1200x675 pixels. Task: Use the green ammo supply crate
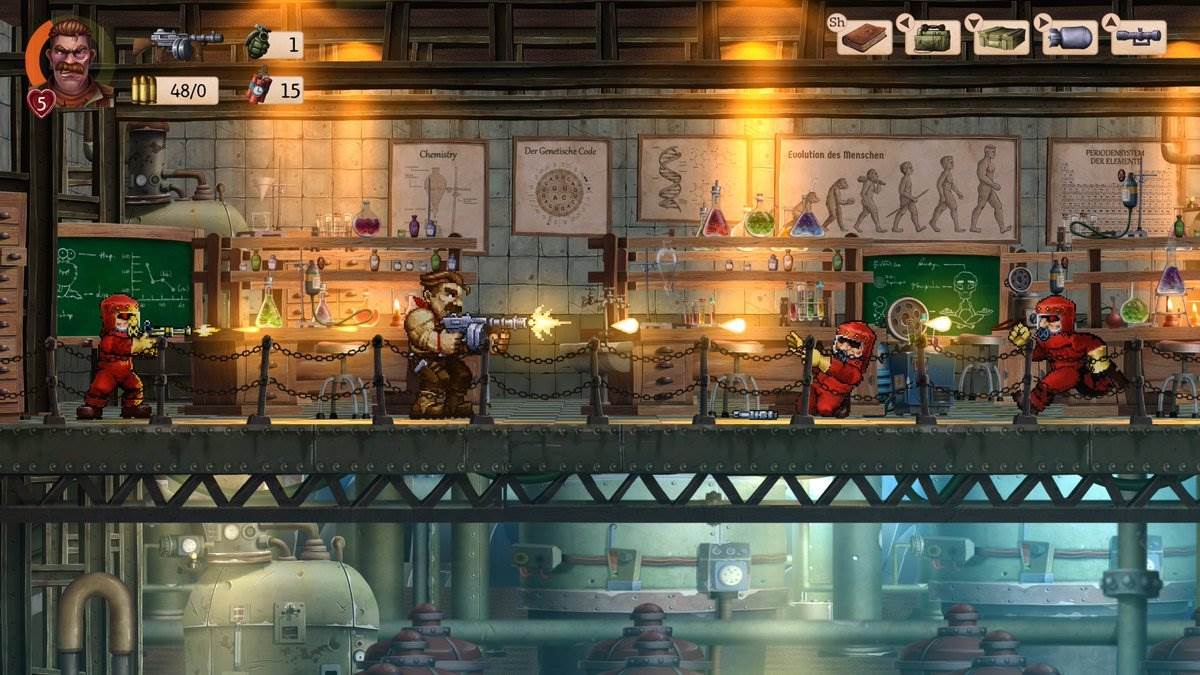1001,38
